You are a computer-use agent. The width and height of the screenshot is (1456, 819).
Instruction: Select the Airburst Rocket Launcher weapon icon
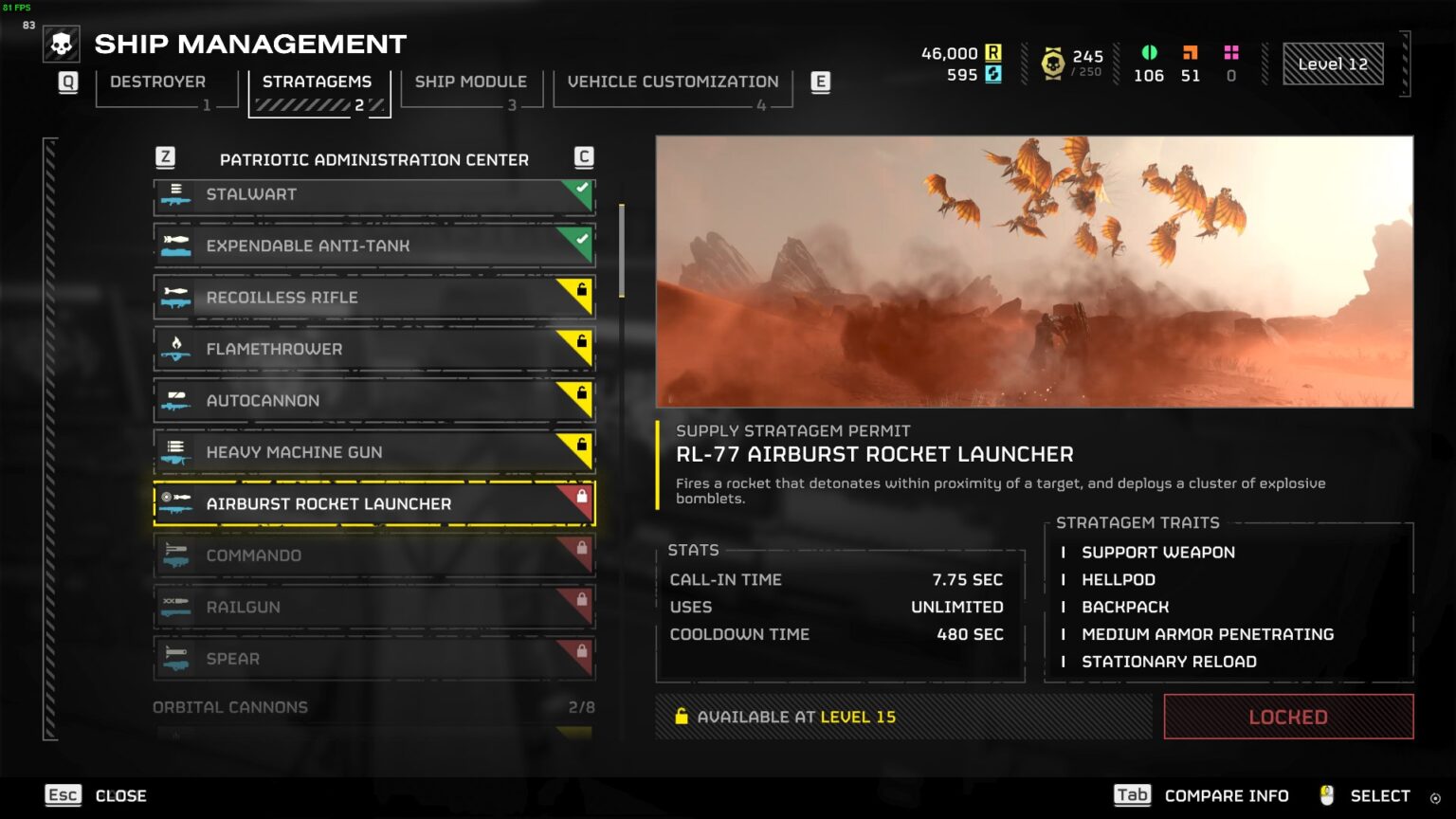click(x=178, y=503)
